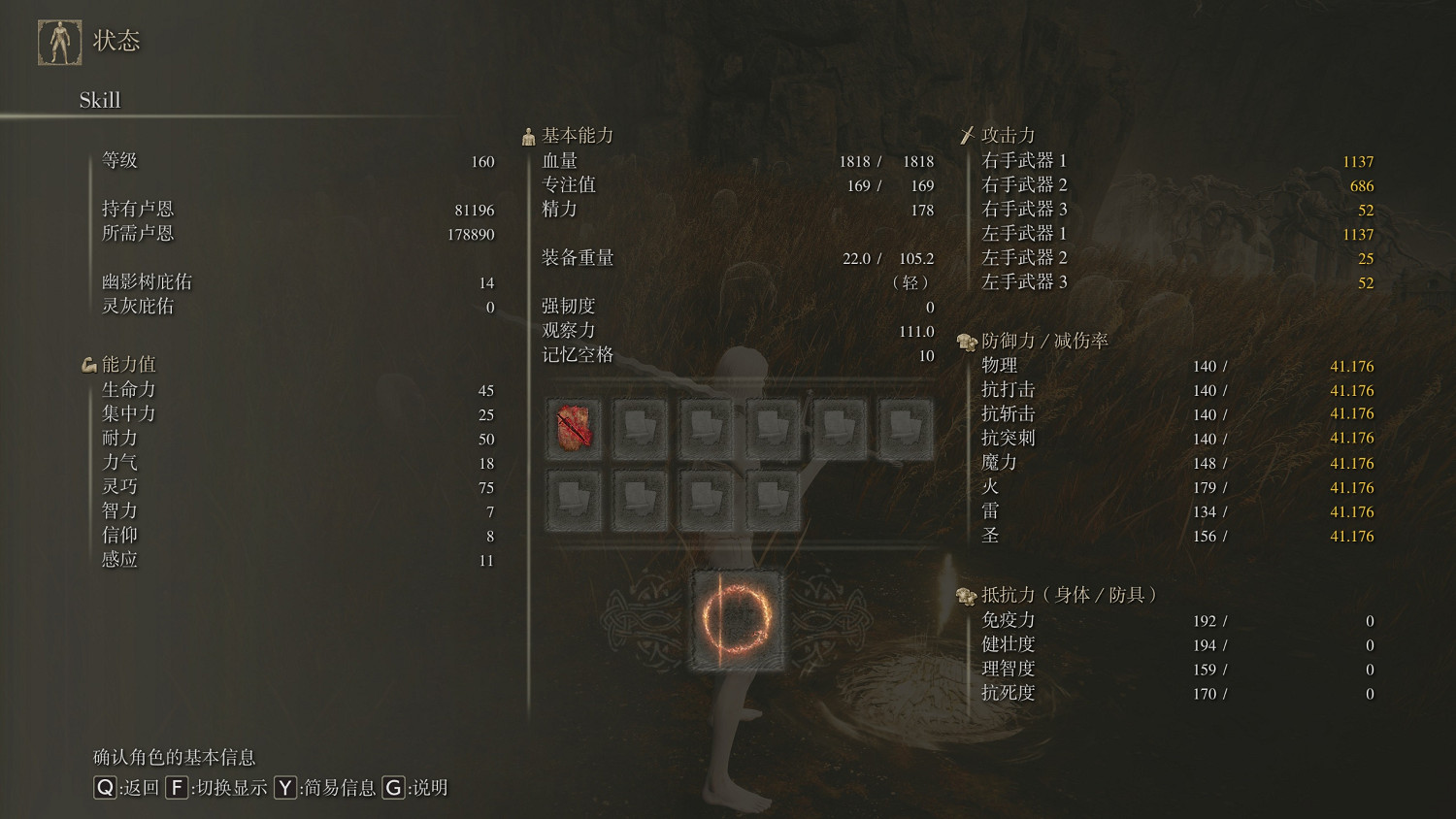Click the 能力值 fist section icon
Viewport: 1456px width, 819px height.
point(89,363)
